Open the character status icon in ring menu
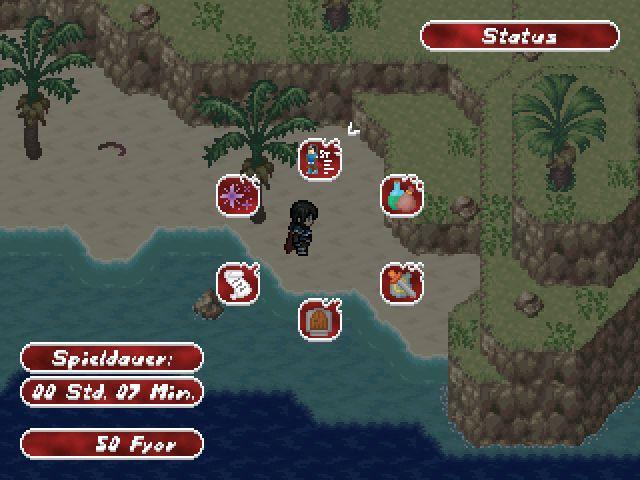Screen dimensions: 640x480 (320, 159)
